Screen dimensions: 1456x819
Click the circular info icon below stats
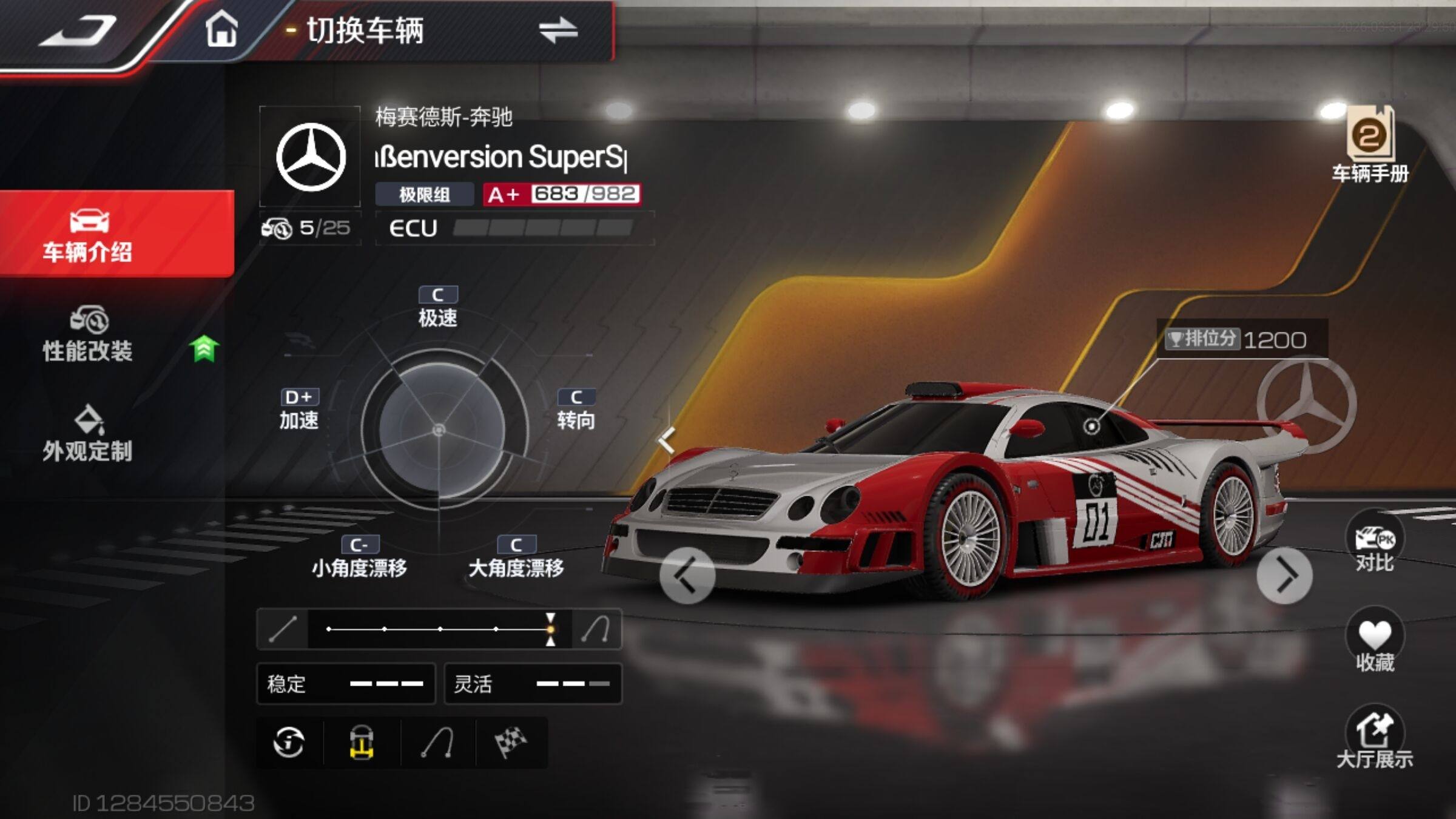pos(289,743)
